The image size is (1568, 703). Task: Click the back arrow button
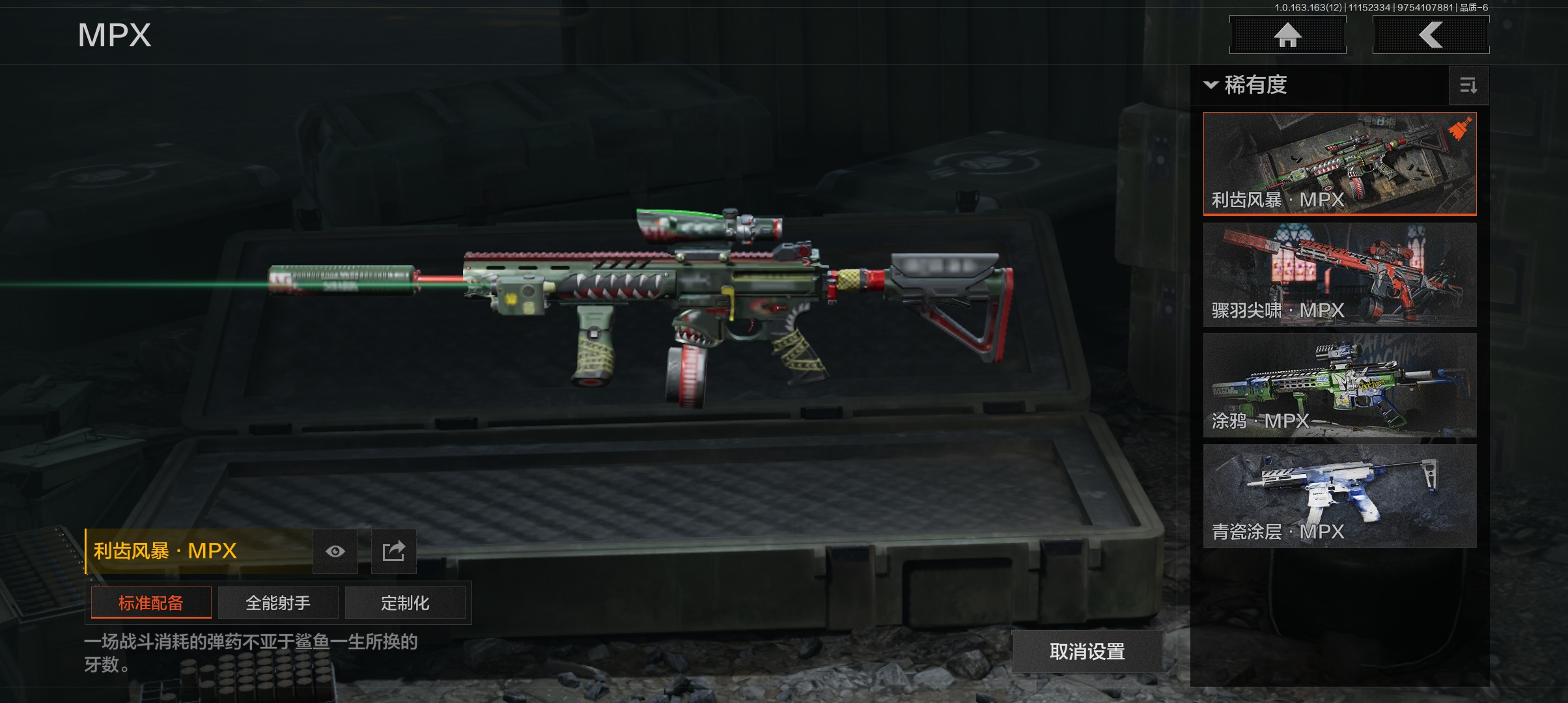click(1431, 35)
